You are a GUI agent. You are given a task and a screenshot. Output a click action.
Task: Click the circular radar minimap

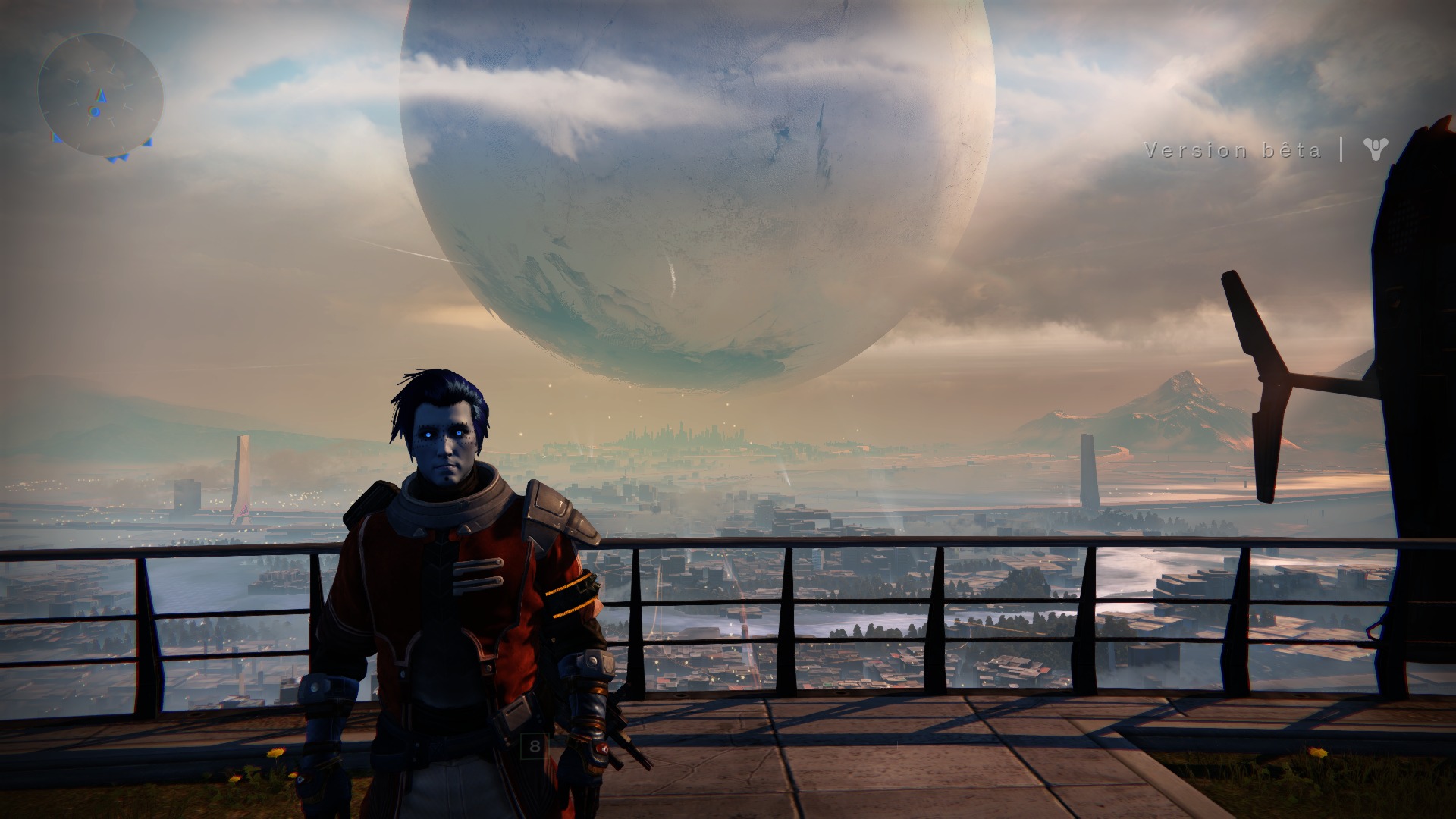[x=100, y=94]
